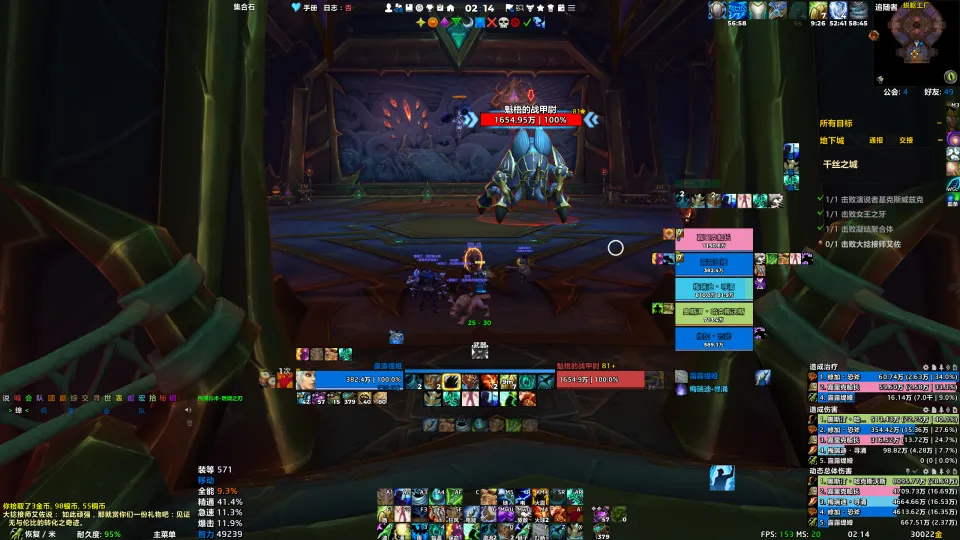
Task: Activate the large blue figure ability icon
Action: pyautogui.click(x=723, y=477)
